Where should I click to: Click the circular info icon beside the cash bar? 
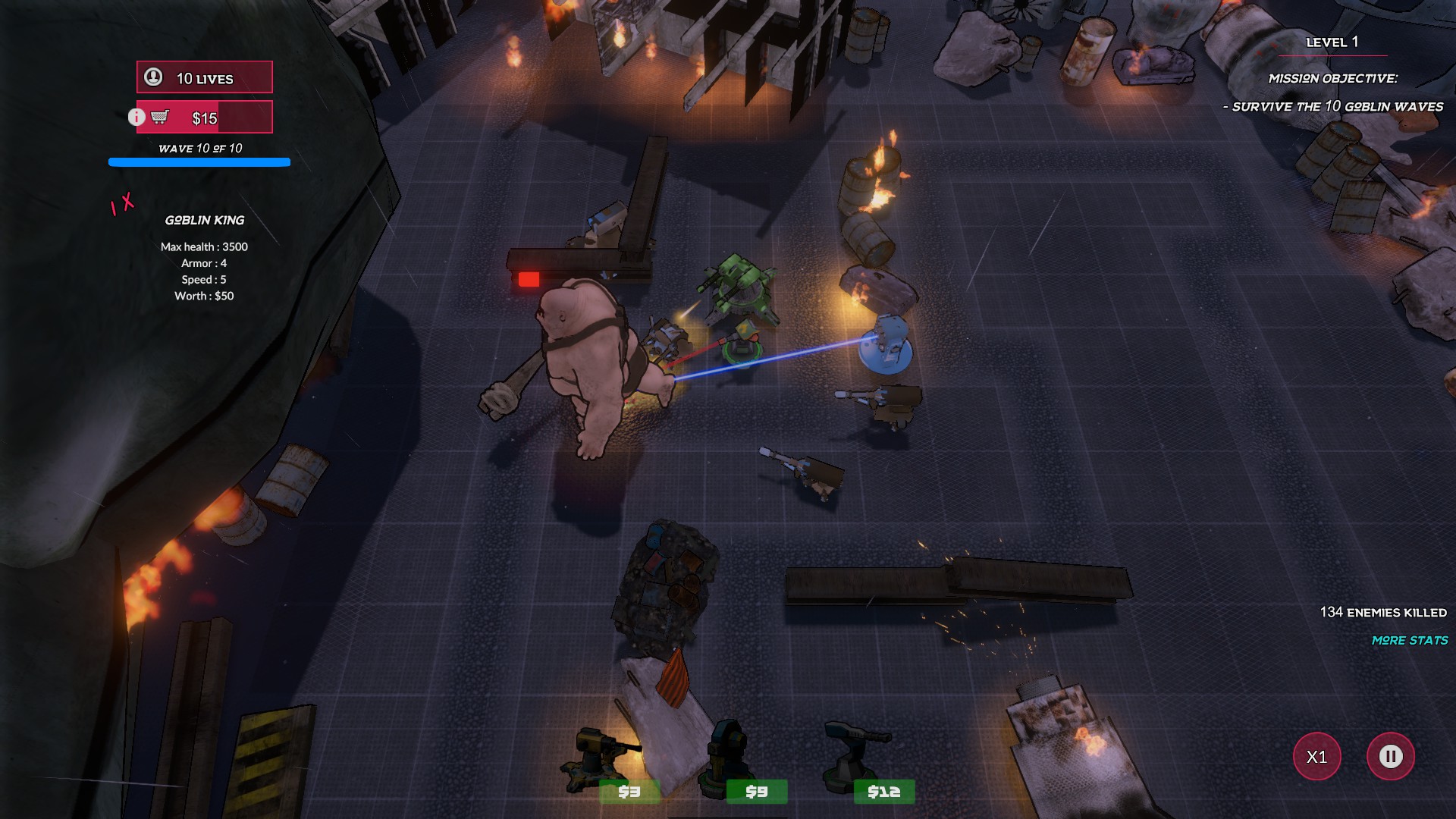pyautogui.click(x=136, y=116)
